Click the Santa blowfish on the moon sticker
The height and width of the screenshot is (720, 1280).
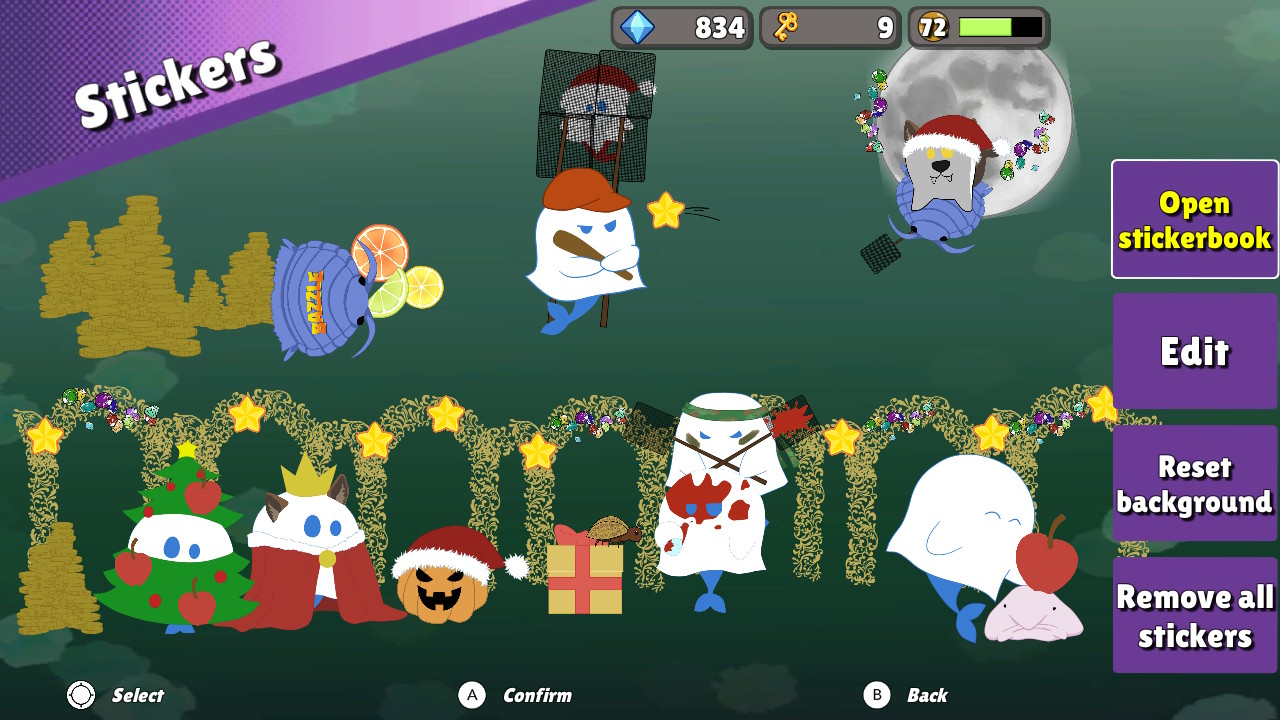(x=940, y=170)
